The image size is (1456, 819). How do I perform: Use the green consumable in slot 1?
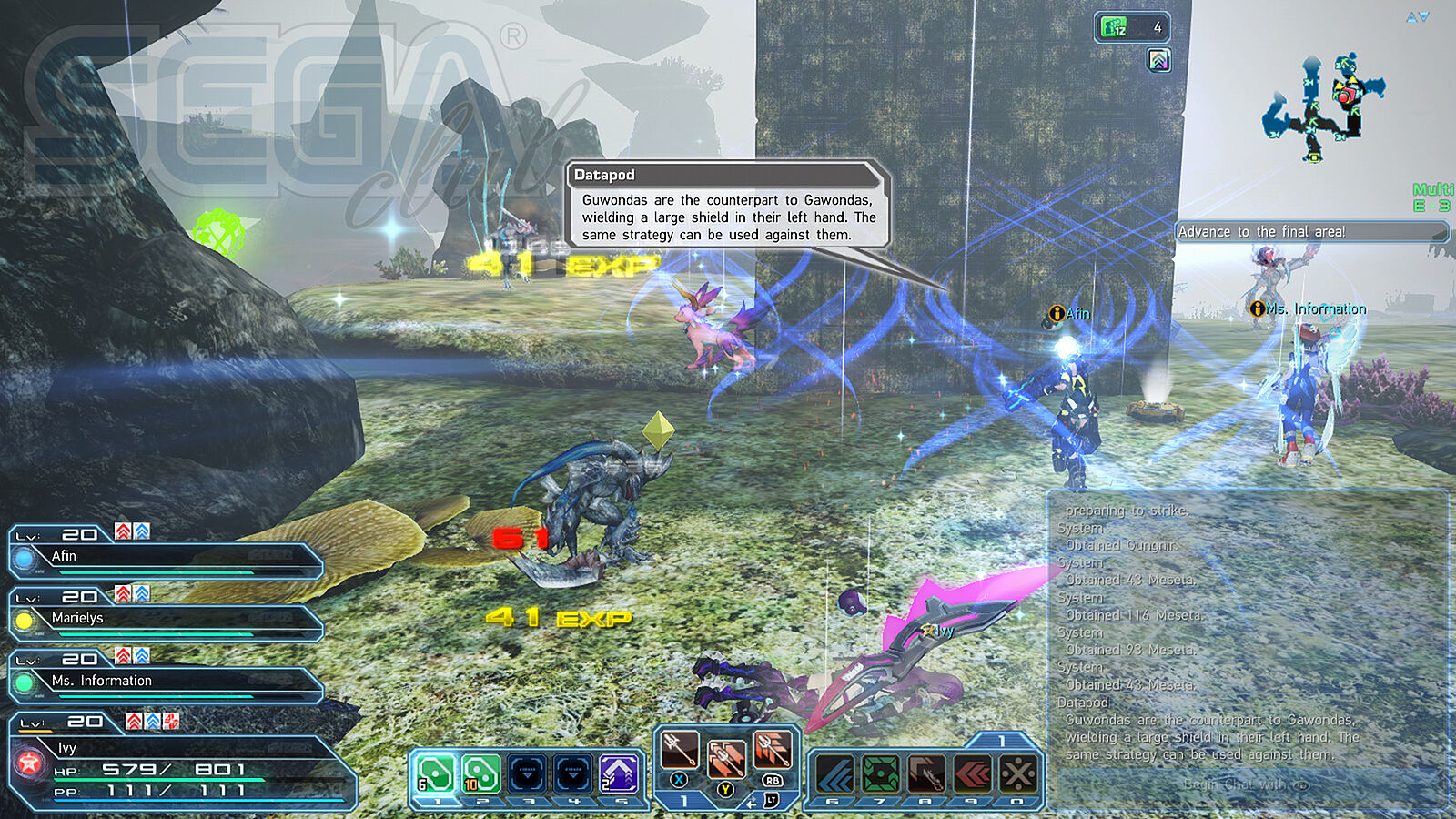point(436,774)
